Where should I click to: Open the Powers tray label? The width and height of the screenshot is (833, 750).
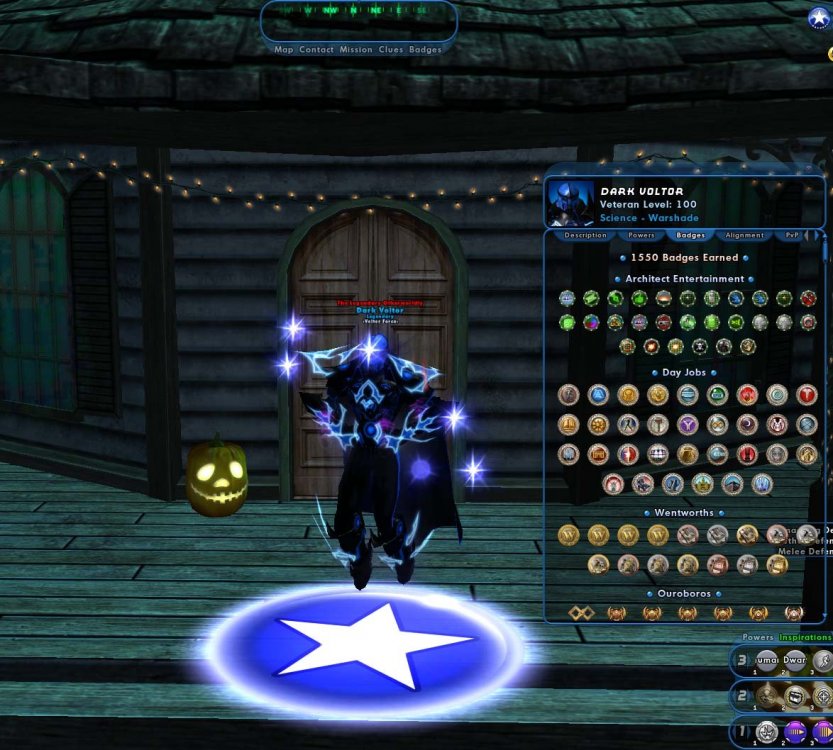[757, 637]
